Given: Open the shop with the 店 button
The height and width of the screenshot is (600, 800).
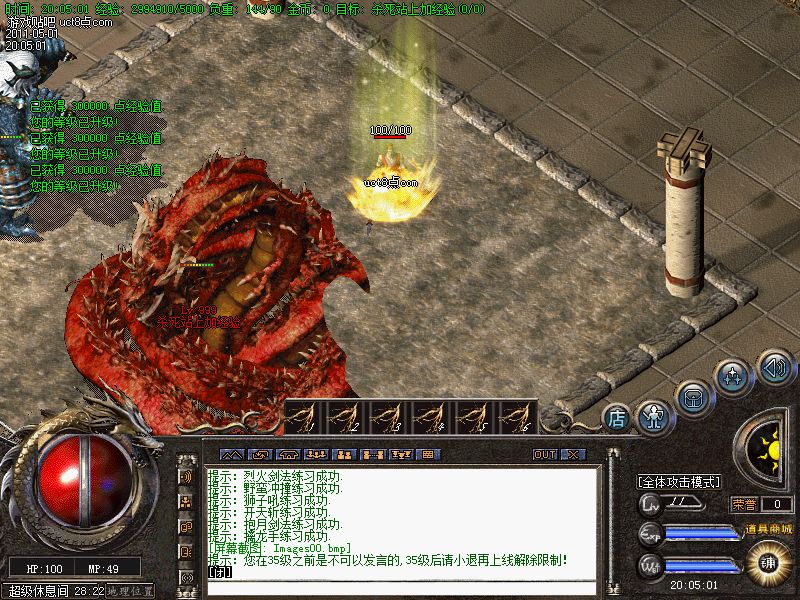Looking at the screenshot, I should pyautogui.click(x=617, y=417).
